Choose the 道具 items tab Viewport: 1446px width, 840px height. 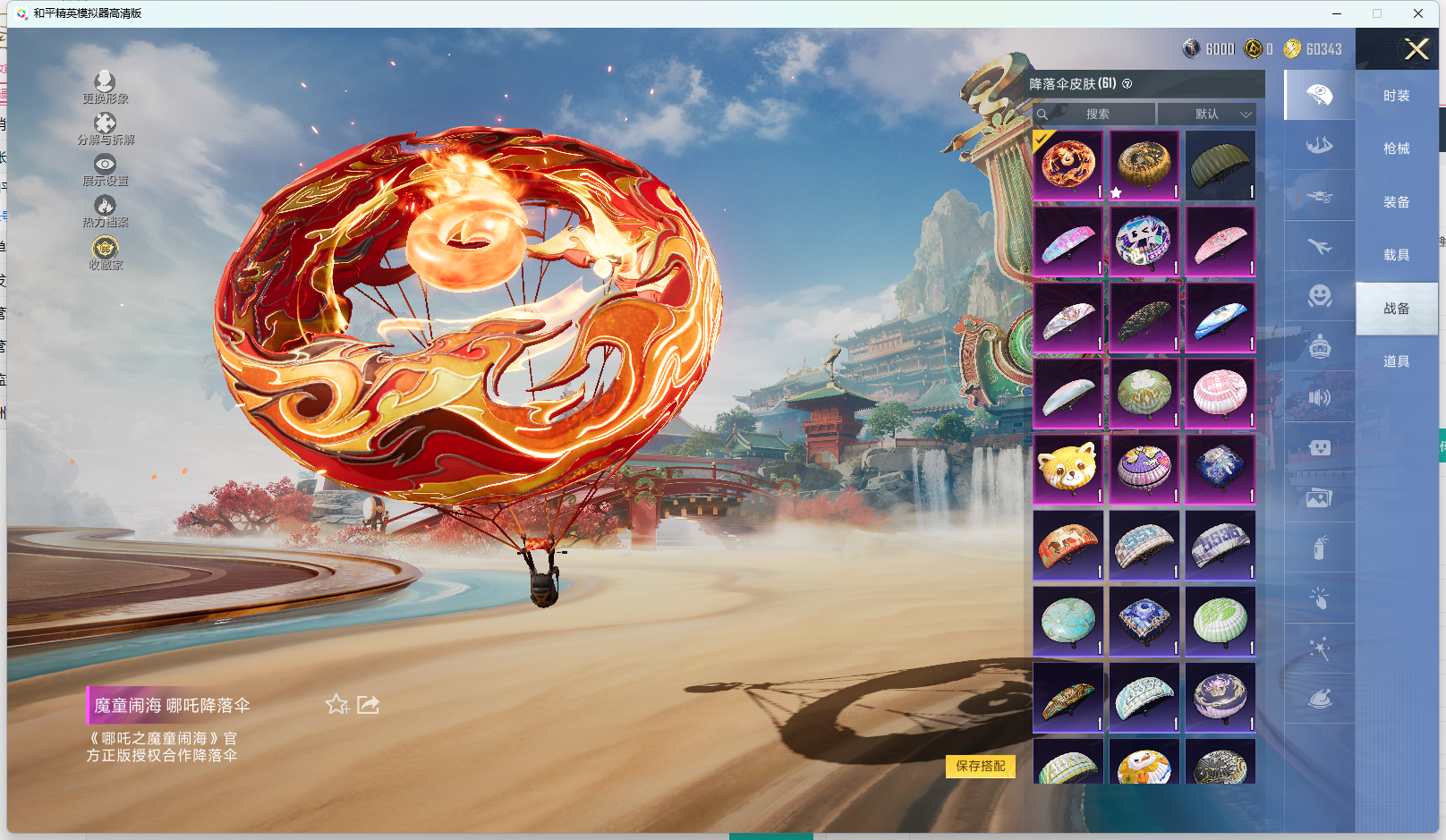click(x=1396, y=361)
